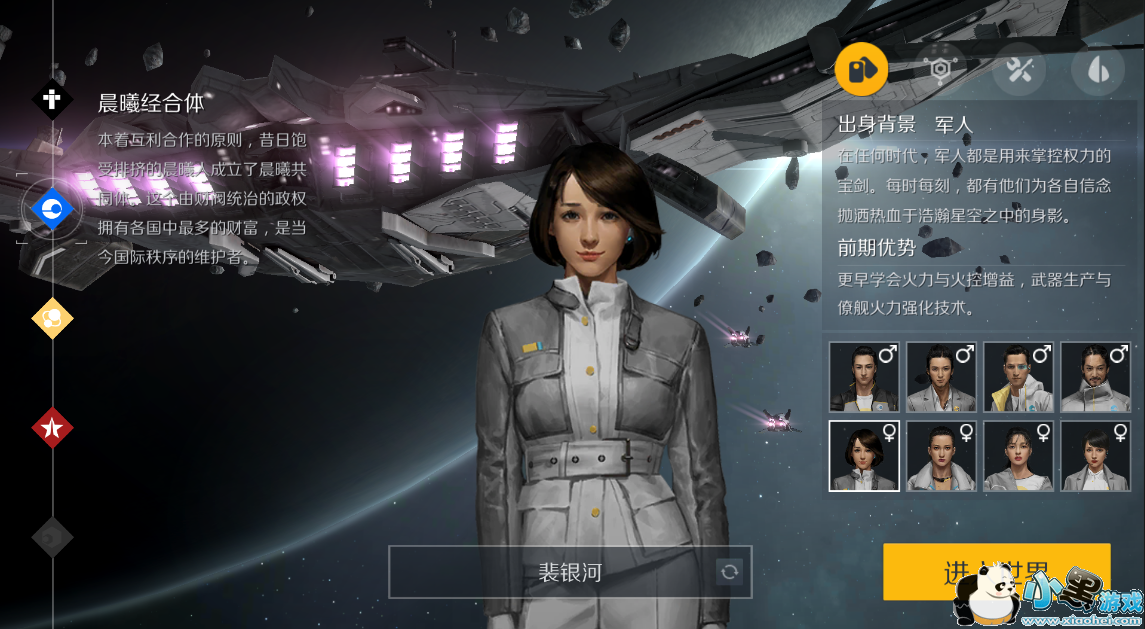
Task: Select the black cross faction emblem
Action: tap(52, 99)
